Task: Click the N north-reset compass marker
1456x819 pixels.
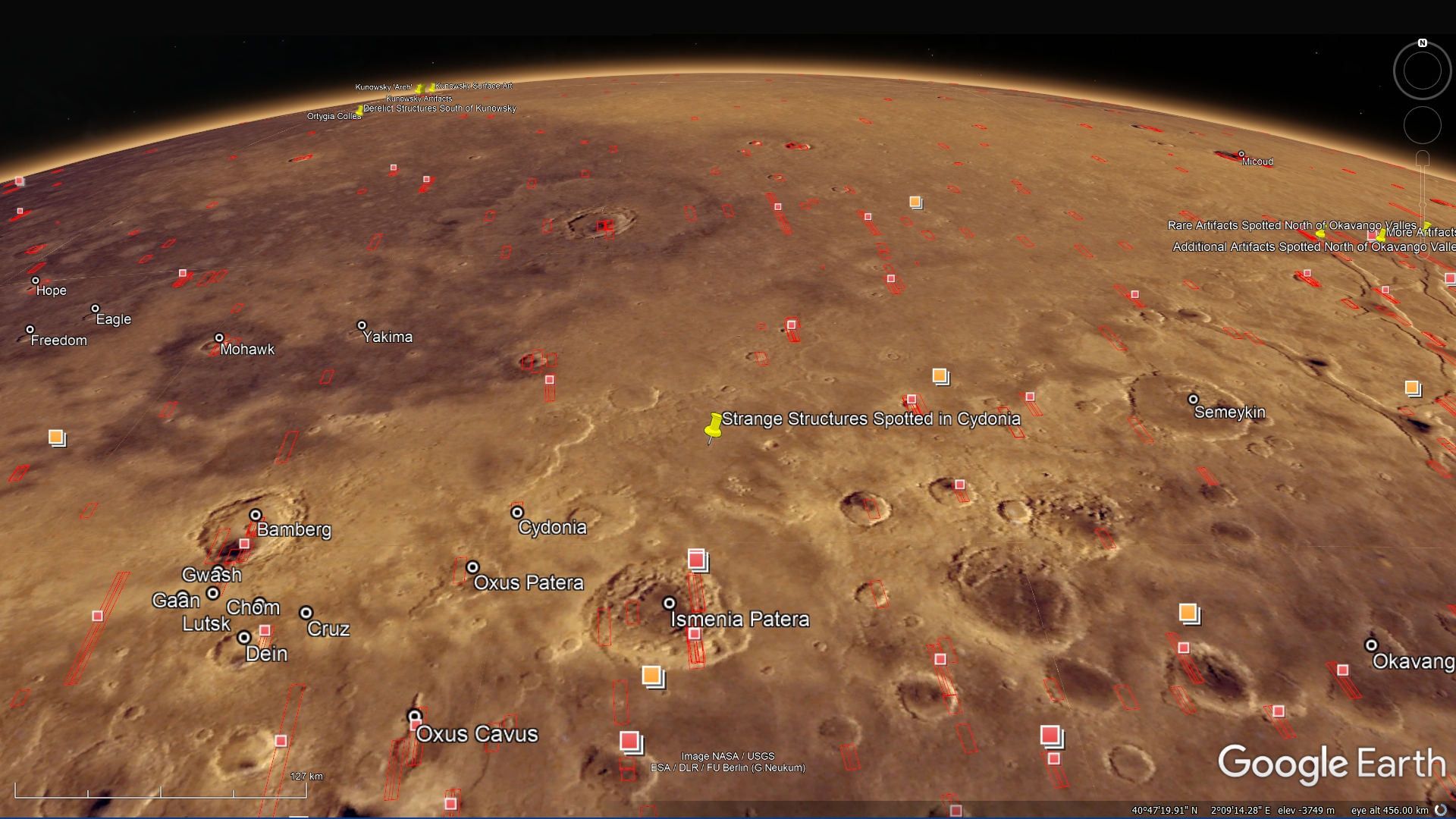Action: pyautogui.click(x=1423, y=43)
